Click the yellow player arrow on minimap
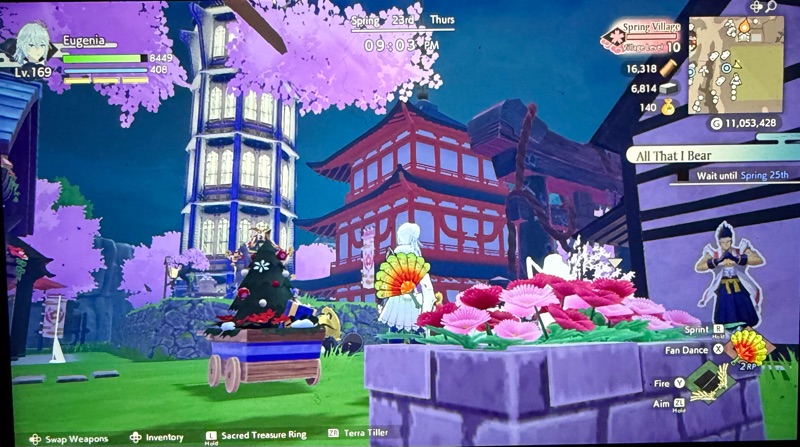The image size is (800, 447). click(737, 64)
